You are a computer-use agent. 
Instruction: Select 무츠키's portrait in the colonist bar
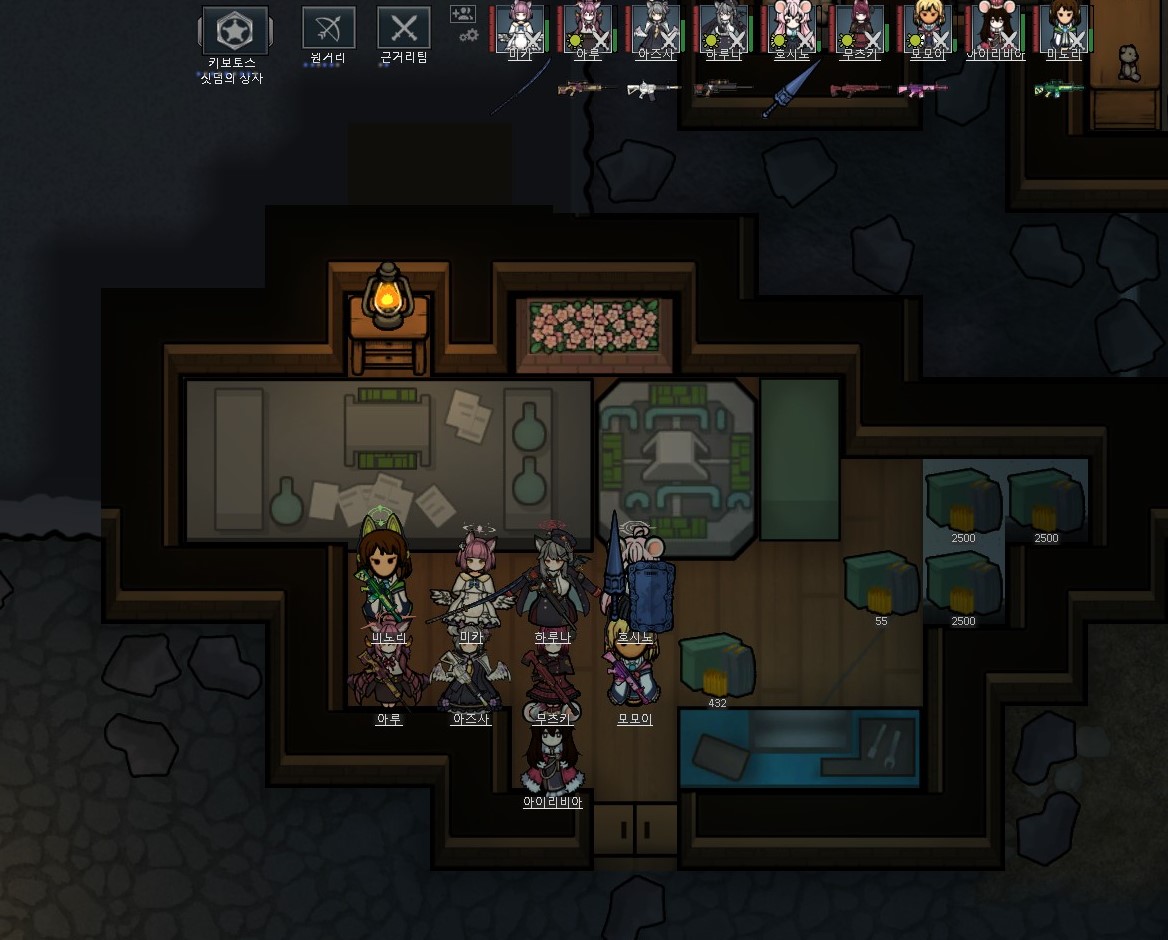(x=860, y=27)
